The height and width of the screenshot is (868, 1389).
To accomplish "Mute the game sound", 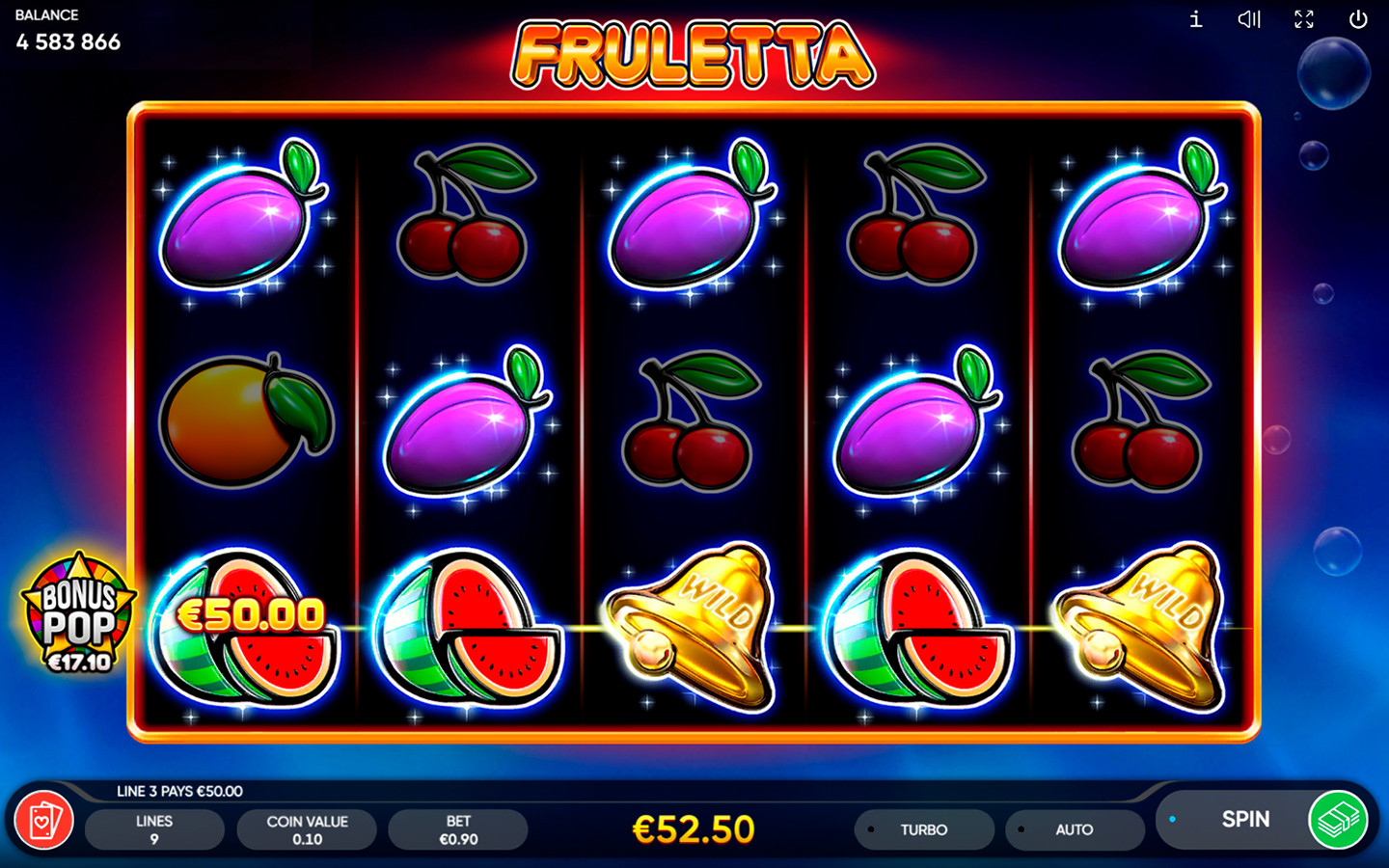I will click(x=1249, y=19).
